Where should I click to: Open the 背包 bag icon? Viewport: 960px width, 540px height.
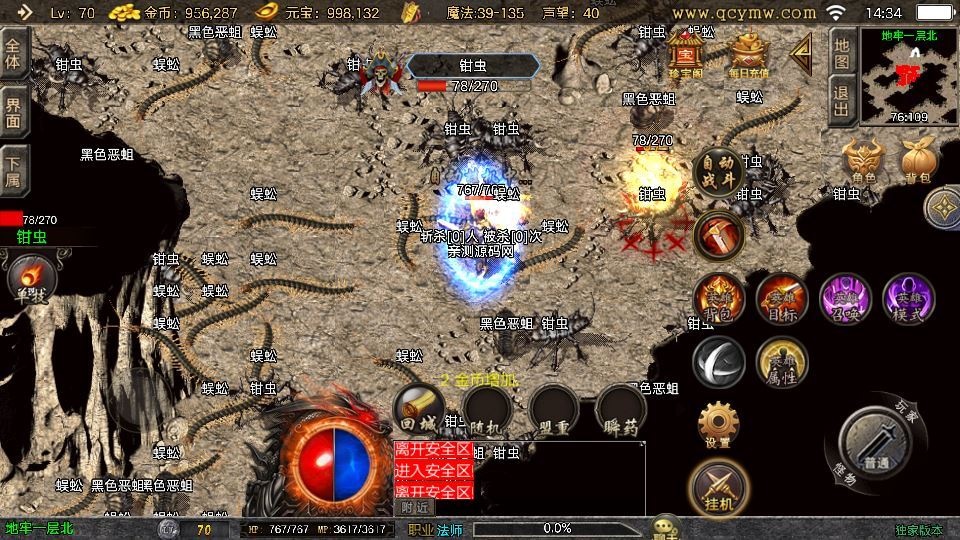[x=918, y=160]
